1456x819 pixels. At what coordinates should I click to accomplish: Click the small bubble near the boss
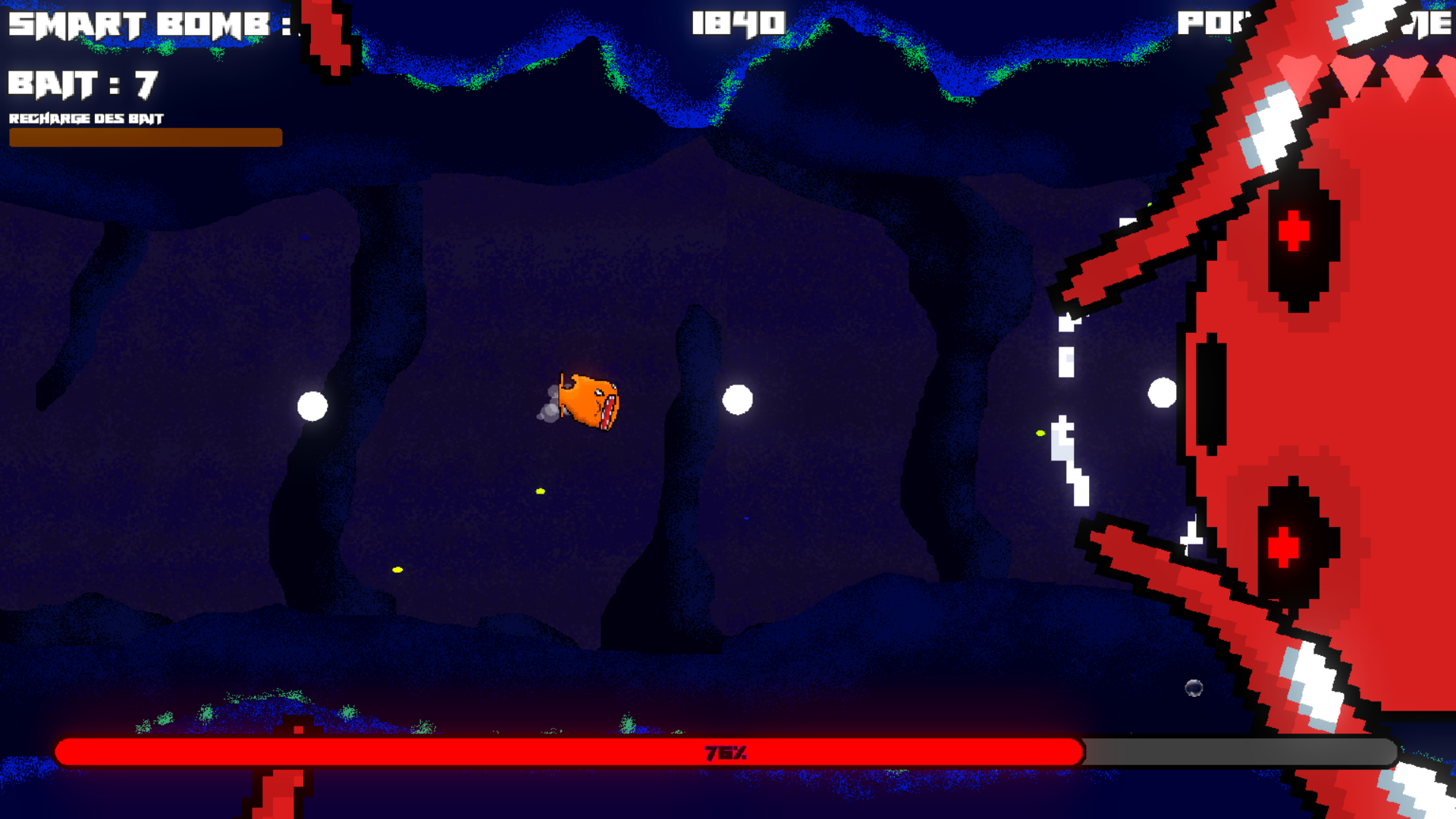tap(1195, 689)
